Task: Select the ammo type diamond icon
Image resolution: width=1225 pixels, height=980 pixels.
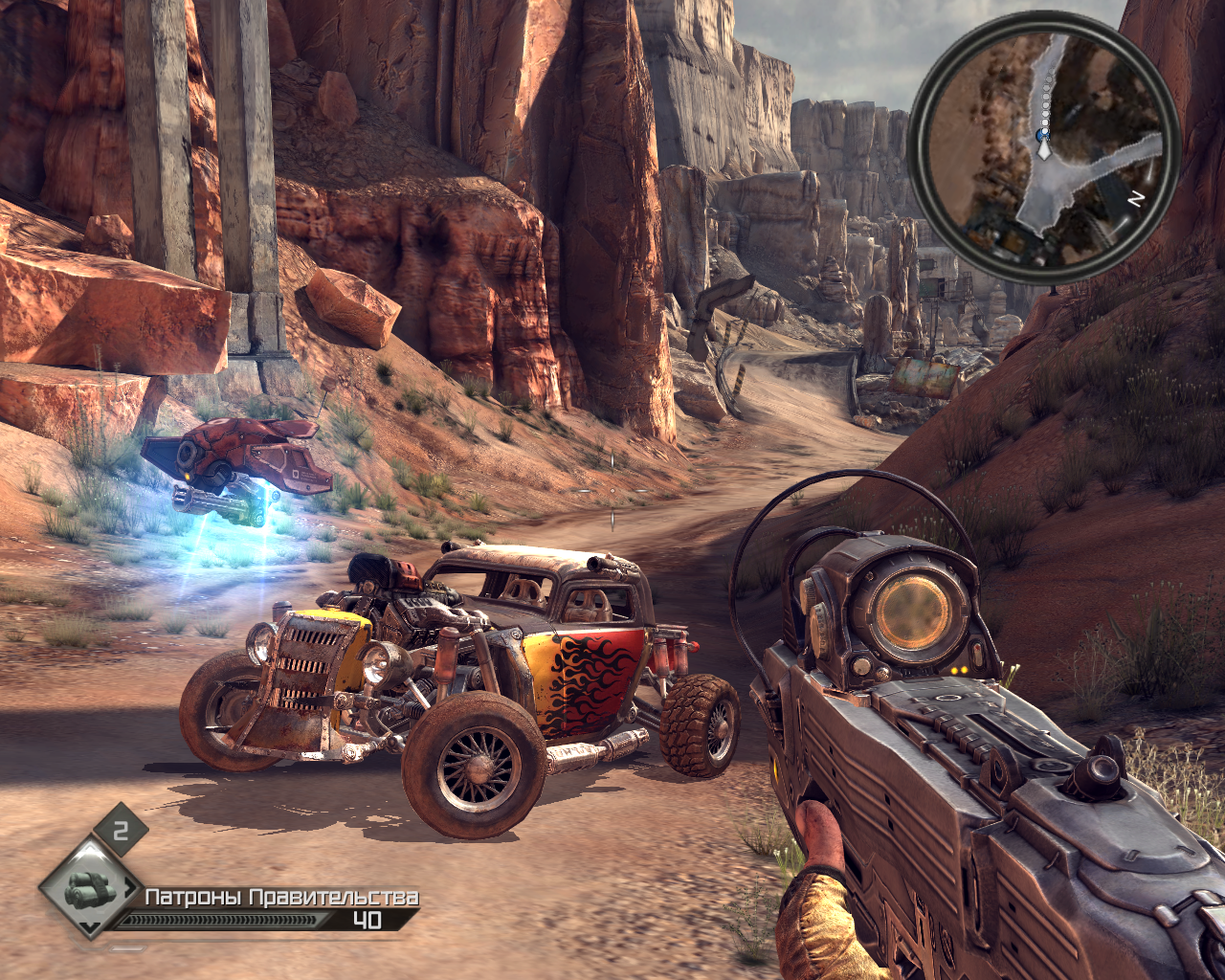Action: [90, 889]
